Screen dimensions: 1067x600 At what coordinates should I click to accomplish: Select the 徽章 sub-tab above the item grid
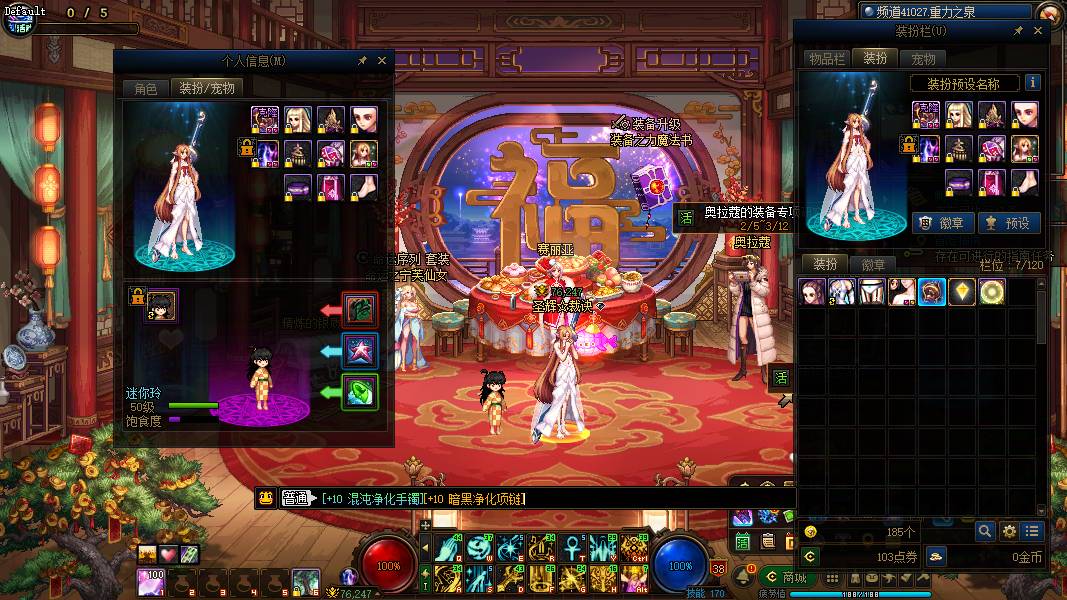point(873,265)
